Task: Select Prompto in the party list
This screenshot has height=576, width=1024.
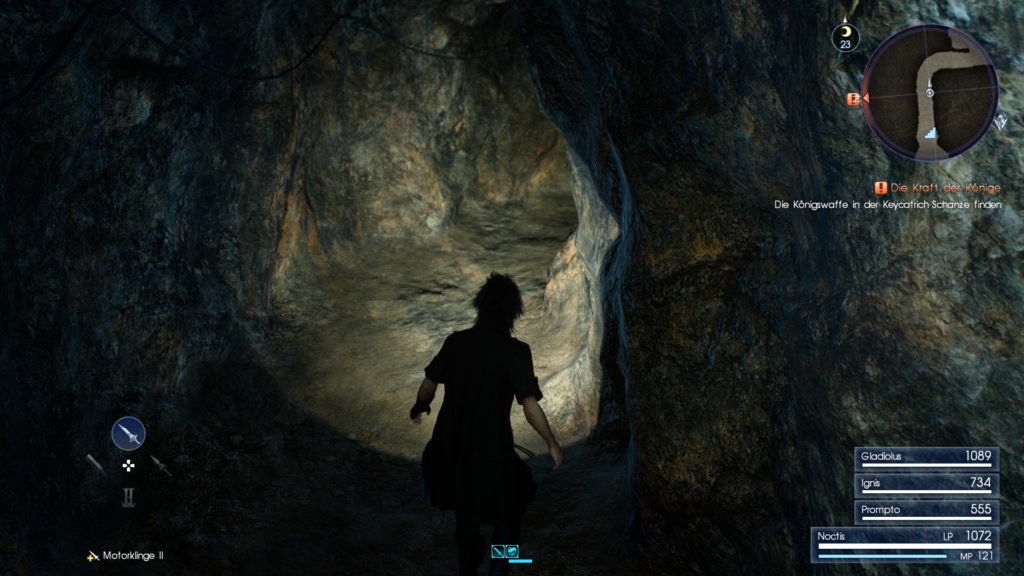Action: (925, 509)
